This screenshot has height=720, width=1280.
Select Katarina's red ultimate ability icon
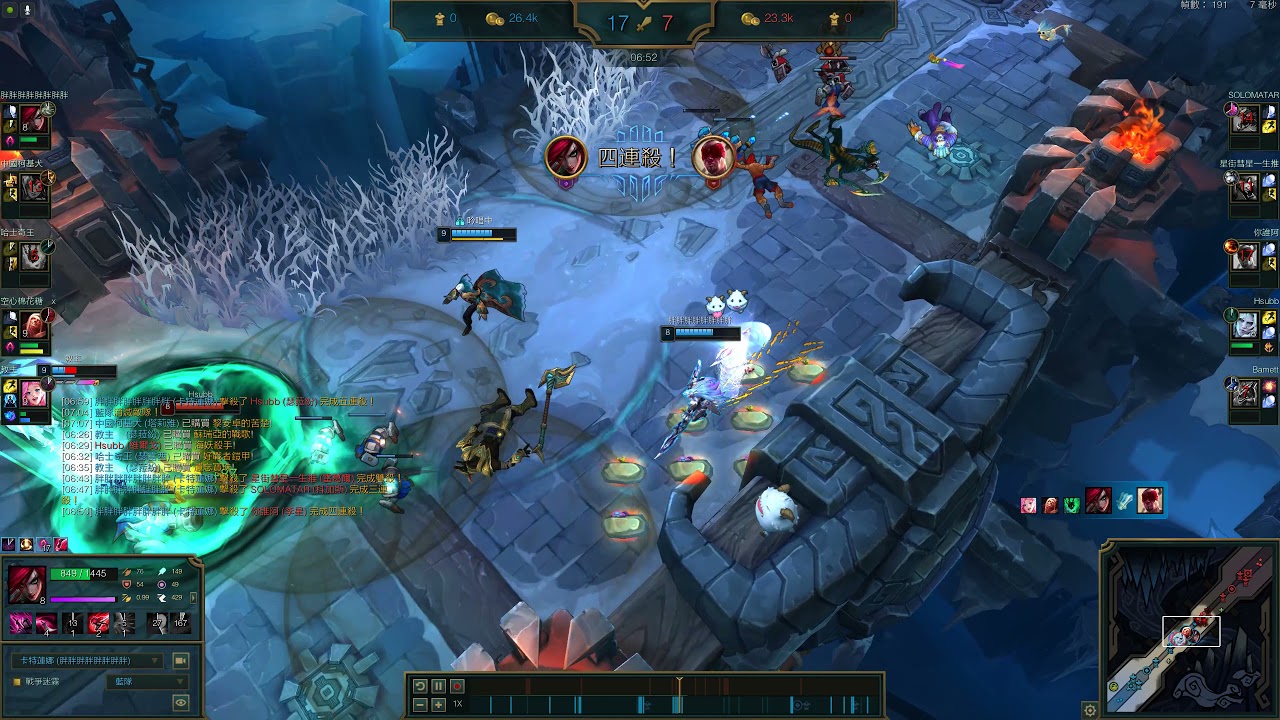coord(99,624)
